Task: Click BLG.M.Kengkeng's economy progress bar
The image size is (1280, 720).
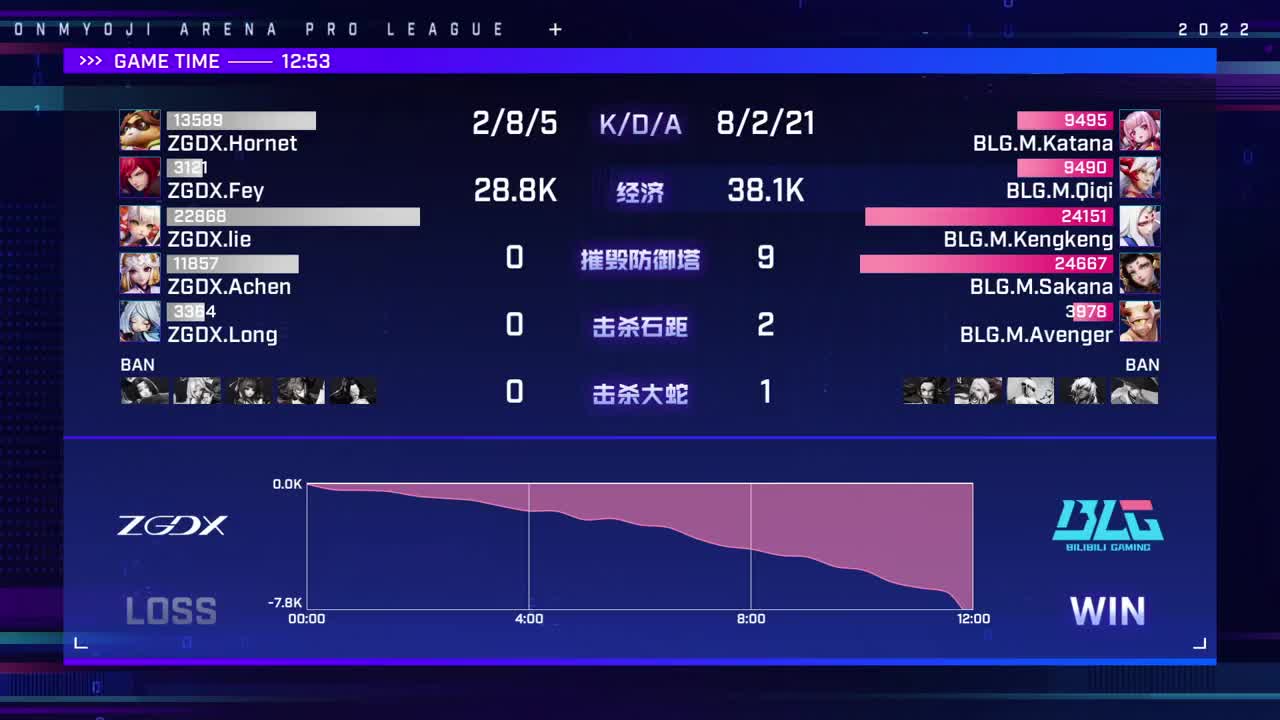Action: (990, 216)
